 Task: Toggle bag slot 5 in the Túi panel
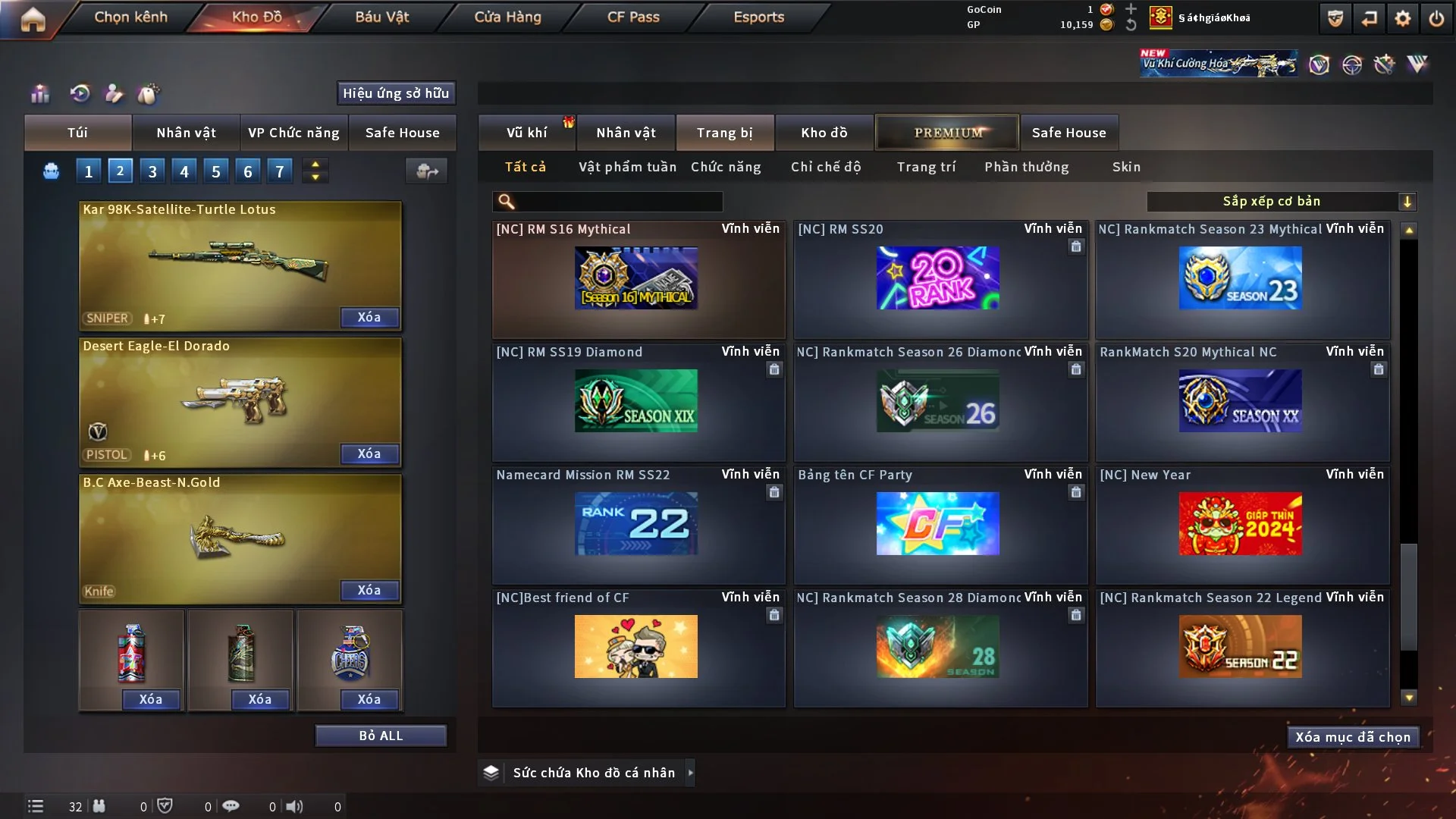(215, 171)
